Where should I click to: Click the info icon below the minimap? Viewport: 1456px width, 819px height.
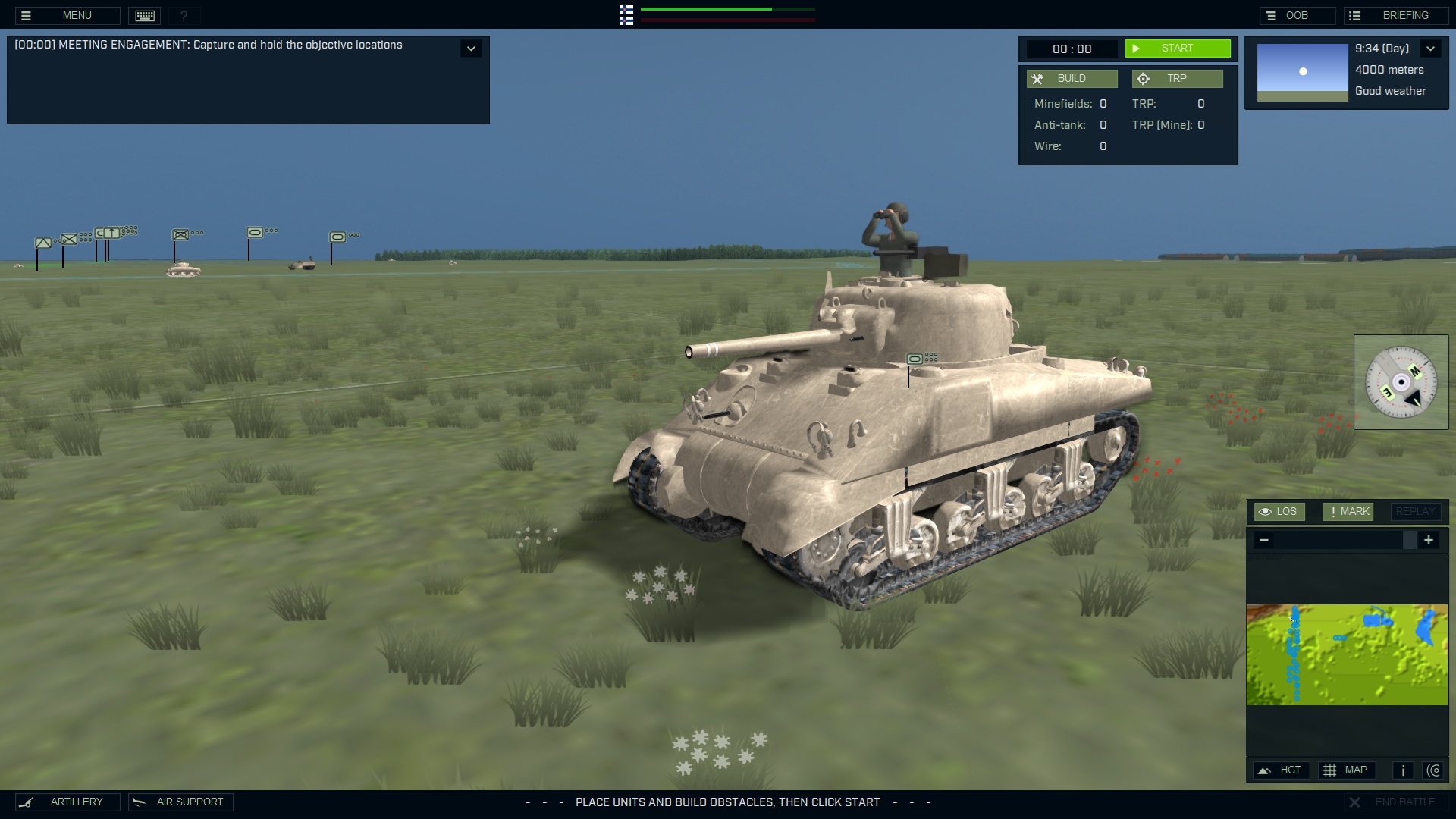coord(1402,770)
